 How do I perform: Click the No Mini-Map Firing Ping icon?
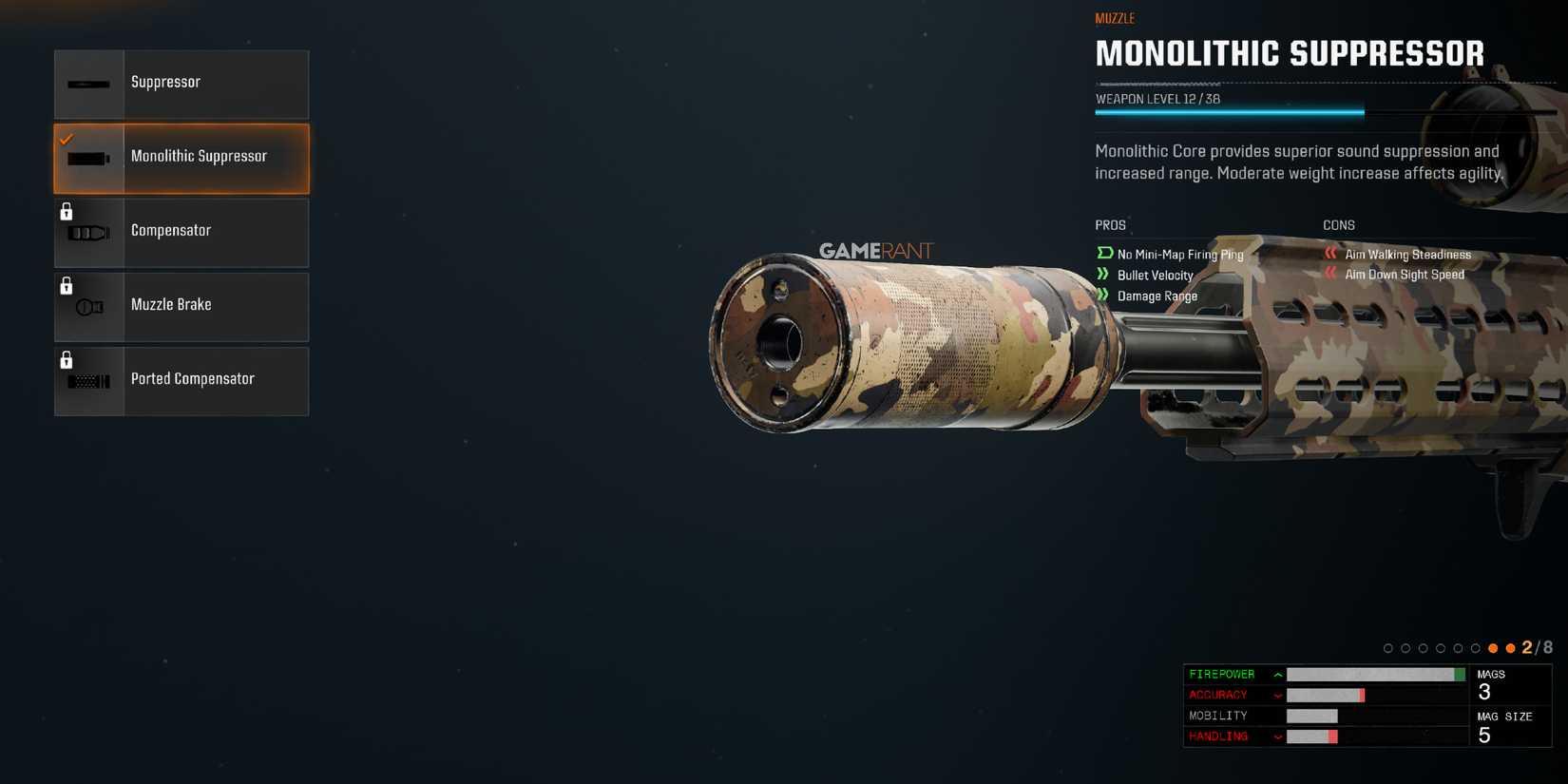pyautogui.click(x=1104, y=254)
